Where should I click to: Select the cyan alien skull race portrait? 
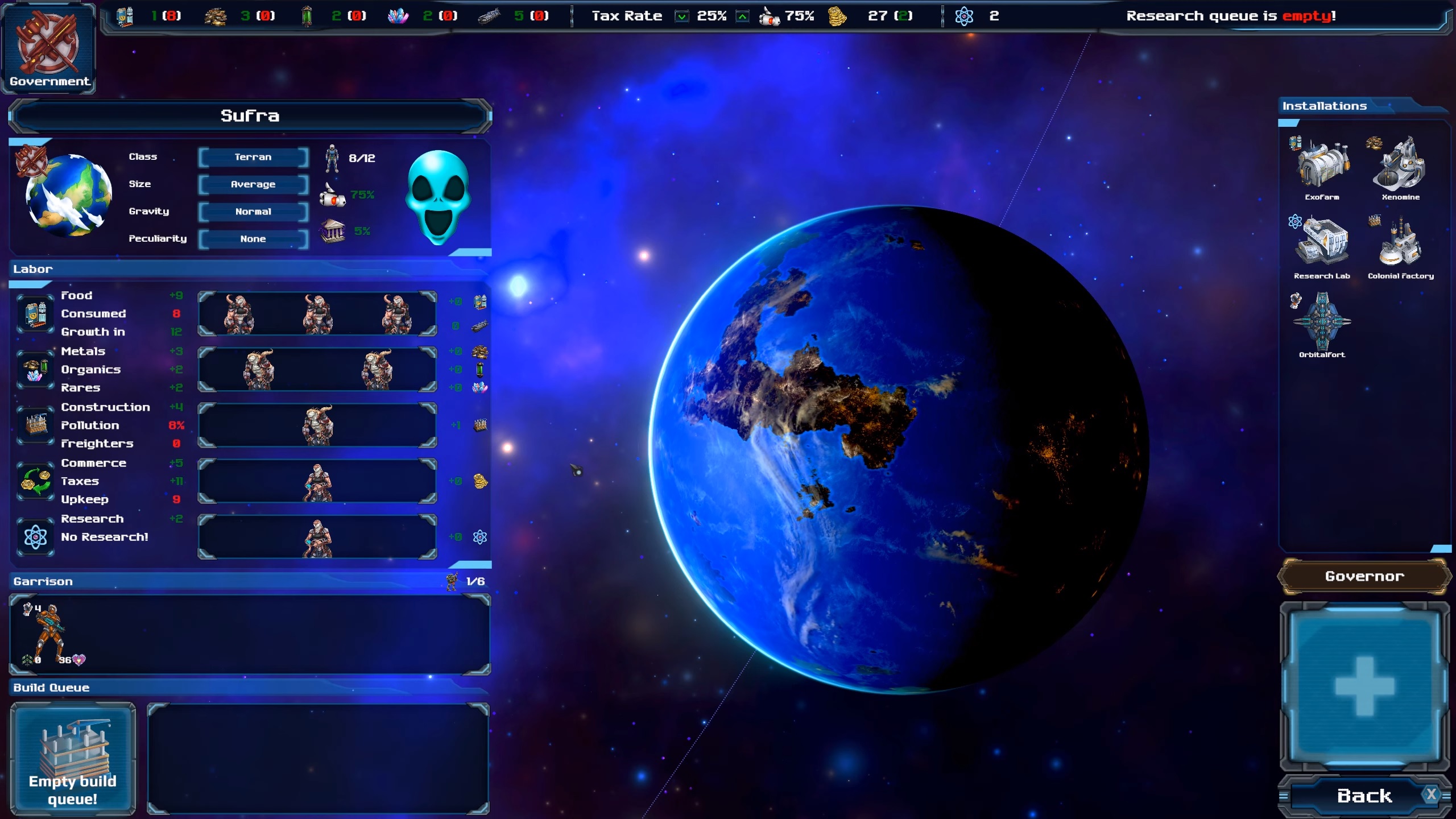click(x=438, y=197)
